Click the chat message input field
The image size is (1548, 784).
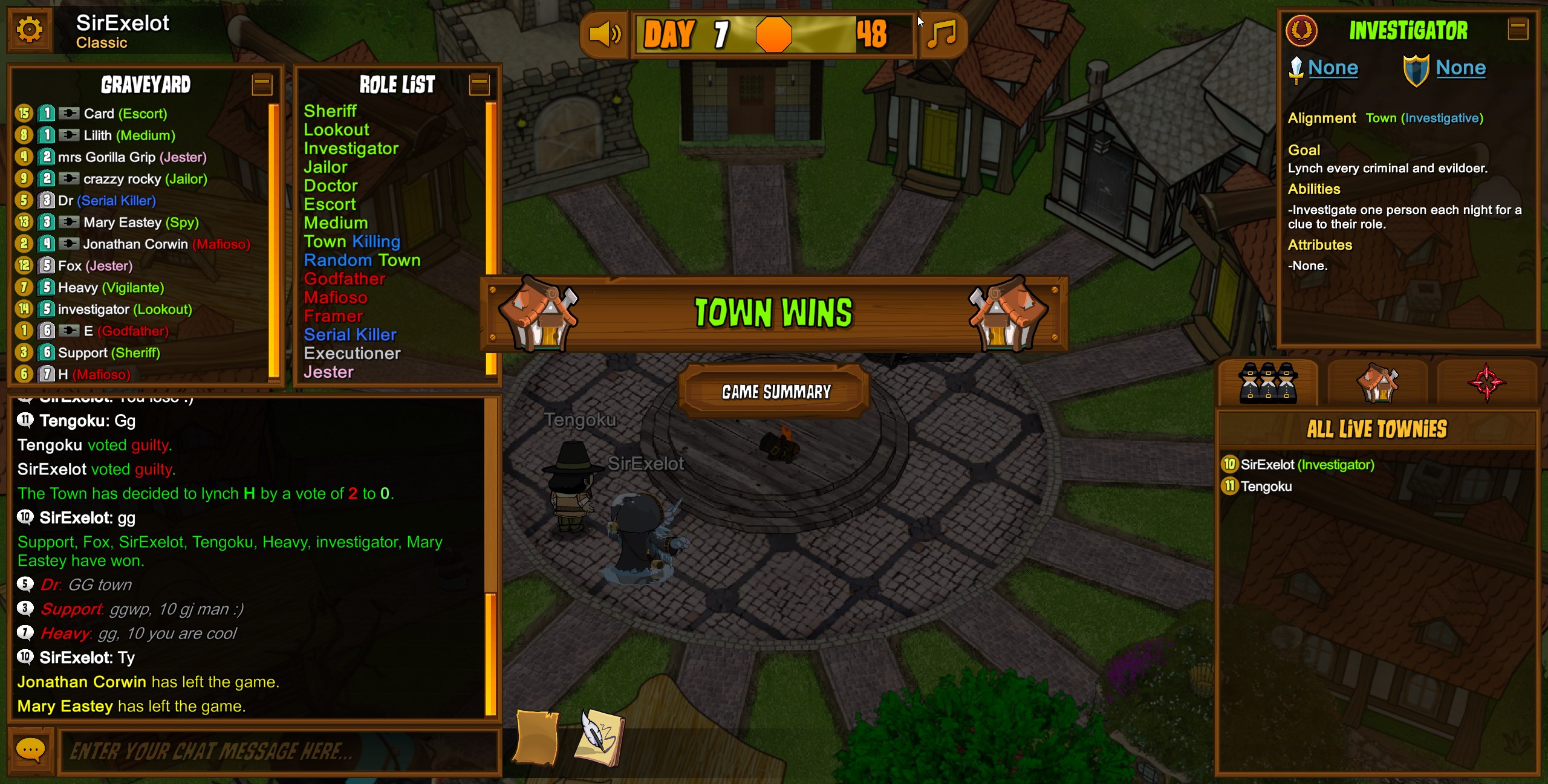pyautogui.click(x=278, y=751)
